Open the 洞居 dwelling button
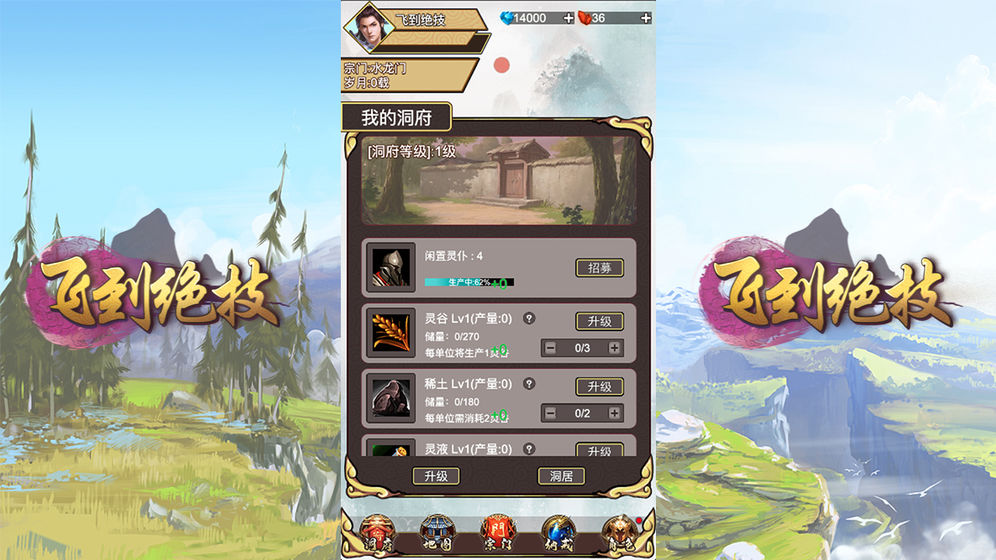Screen dimensions: 996x560 (x=561, y=477)
